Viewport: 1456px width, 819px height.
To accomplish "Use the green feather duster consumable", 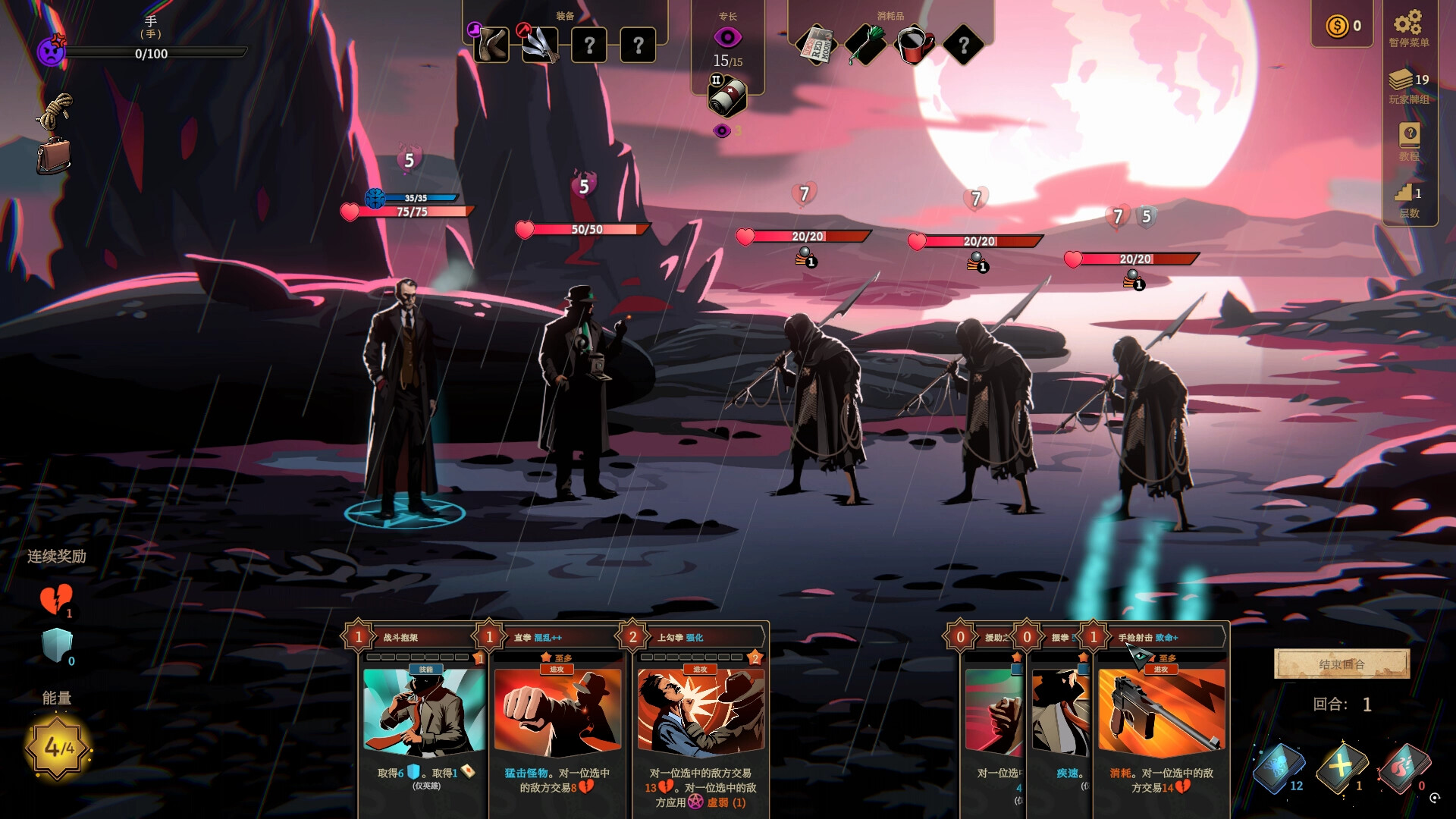I will pos(865,45).
